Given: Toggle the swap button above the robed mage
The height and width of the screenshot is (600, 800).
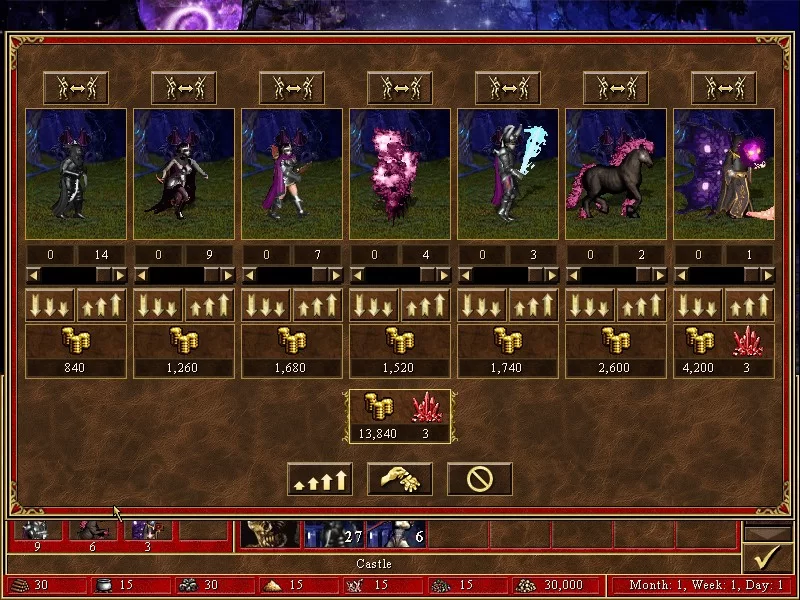Looking at the screenshot, I should pyautogui.click(x=724, y=88).
